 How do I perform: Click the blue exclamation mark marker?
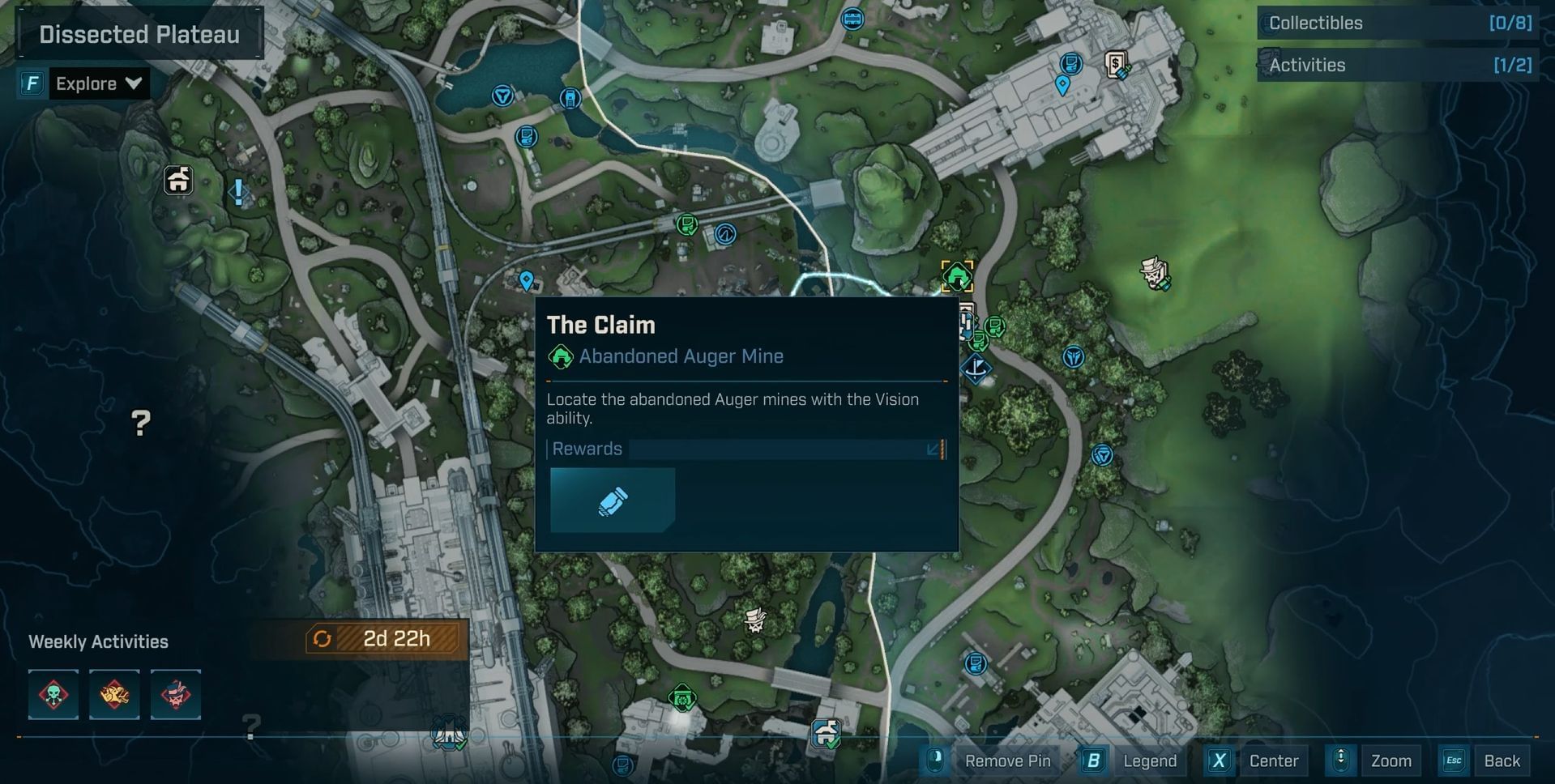tap(238, 192)
